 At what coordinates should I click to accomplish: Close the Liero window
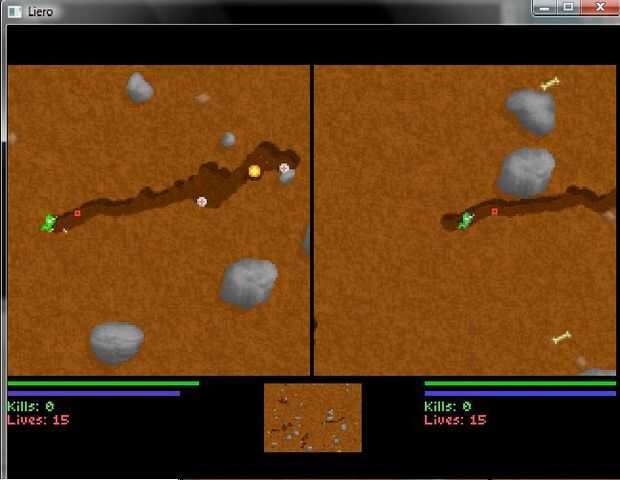pos(600,7)
